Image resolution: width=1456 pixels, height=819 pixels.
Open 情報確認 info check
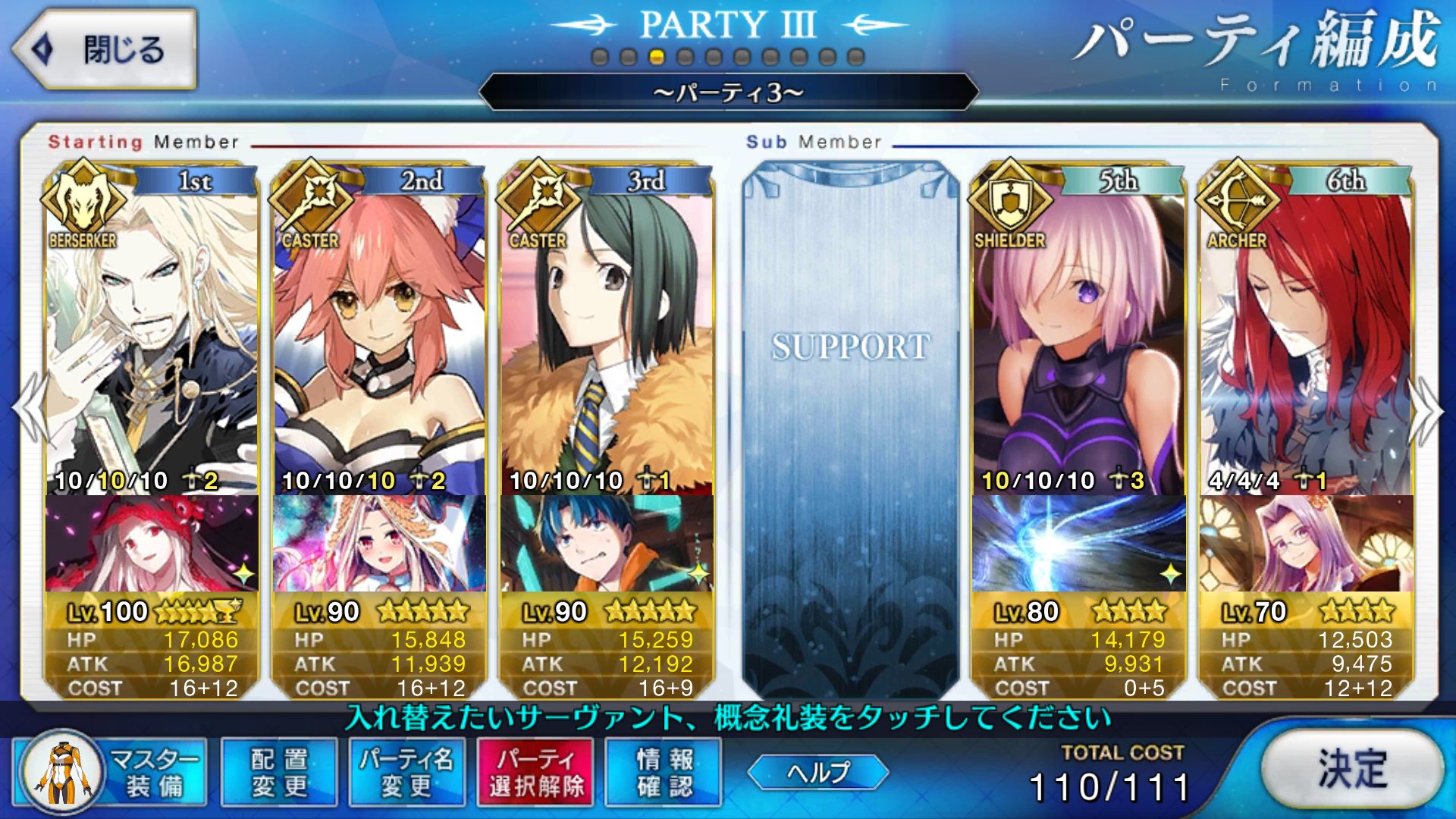click(x=664, y=772)
